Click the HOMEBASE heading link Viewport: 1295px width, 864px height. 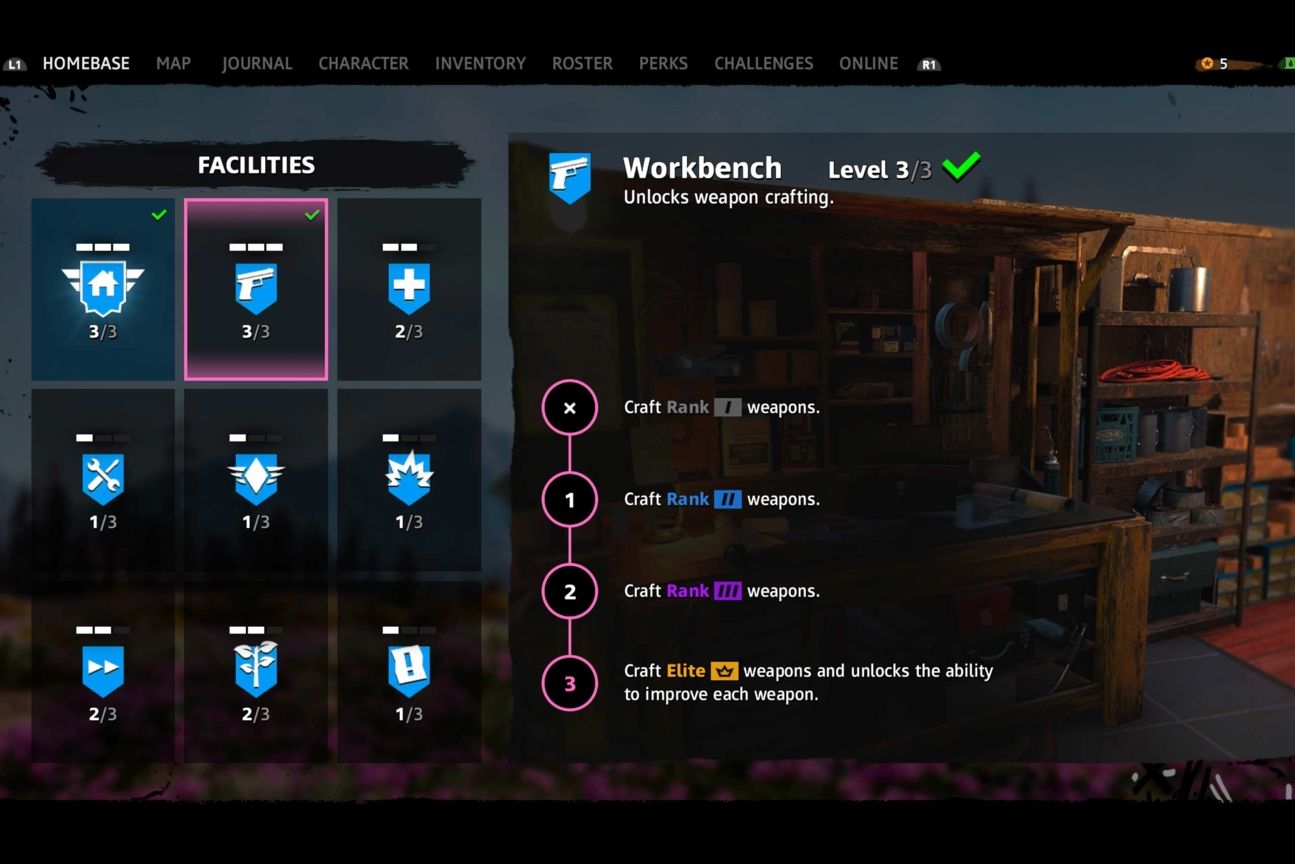coord(85,63)
